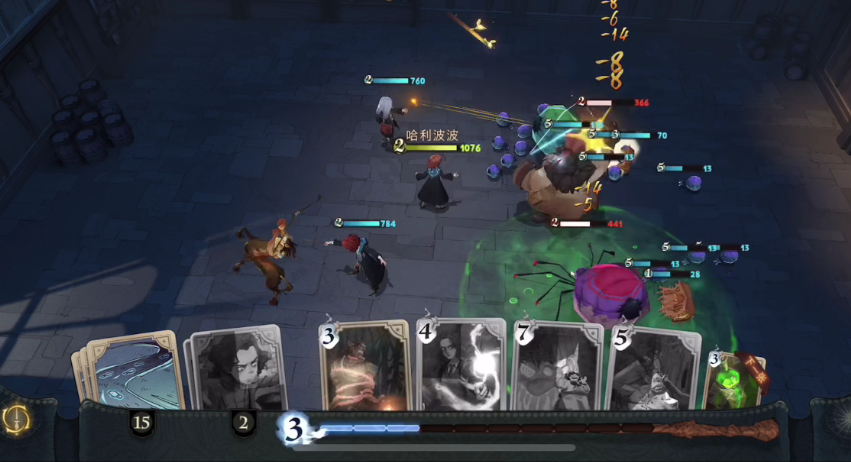Viewport: 851px width, 462px height.
Task: Choose the 4-cost spell card in hand
Action: tap(460, 365)
